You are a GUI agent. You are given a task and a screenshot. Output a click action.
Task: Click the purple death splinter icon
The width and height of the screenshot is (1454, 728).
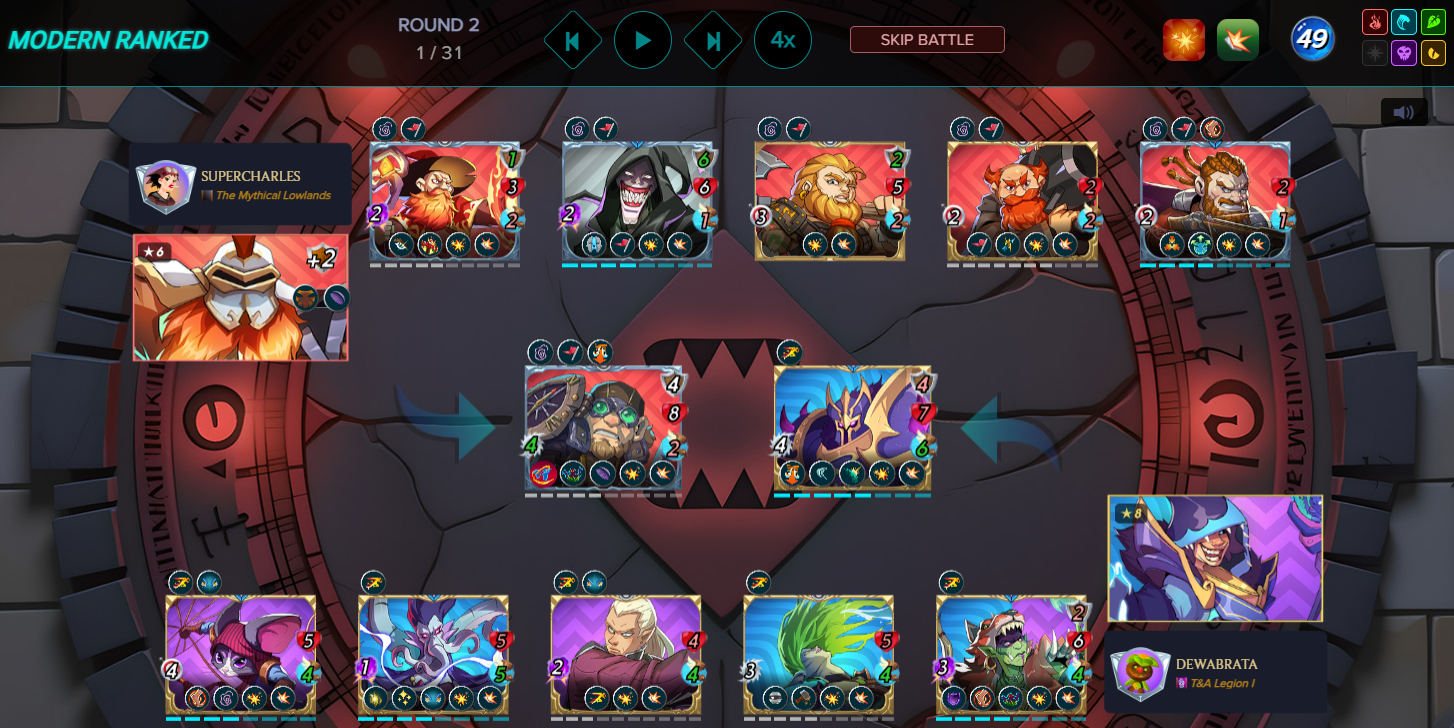click(1404, 53)
